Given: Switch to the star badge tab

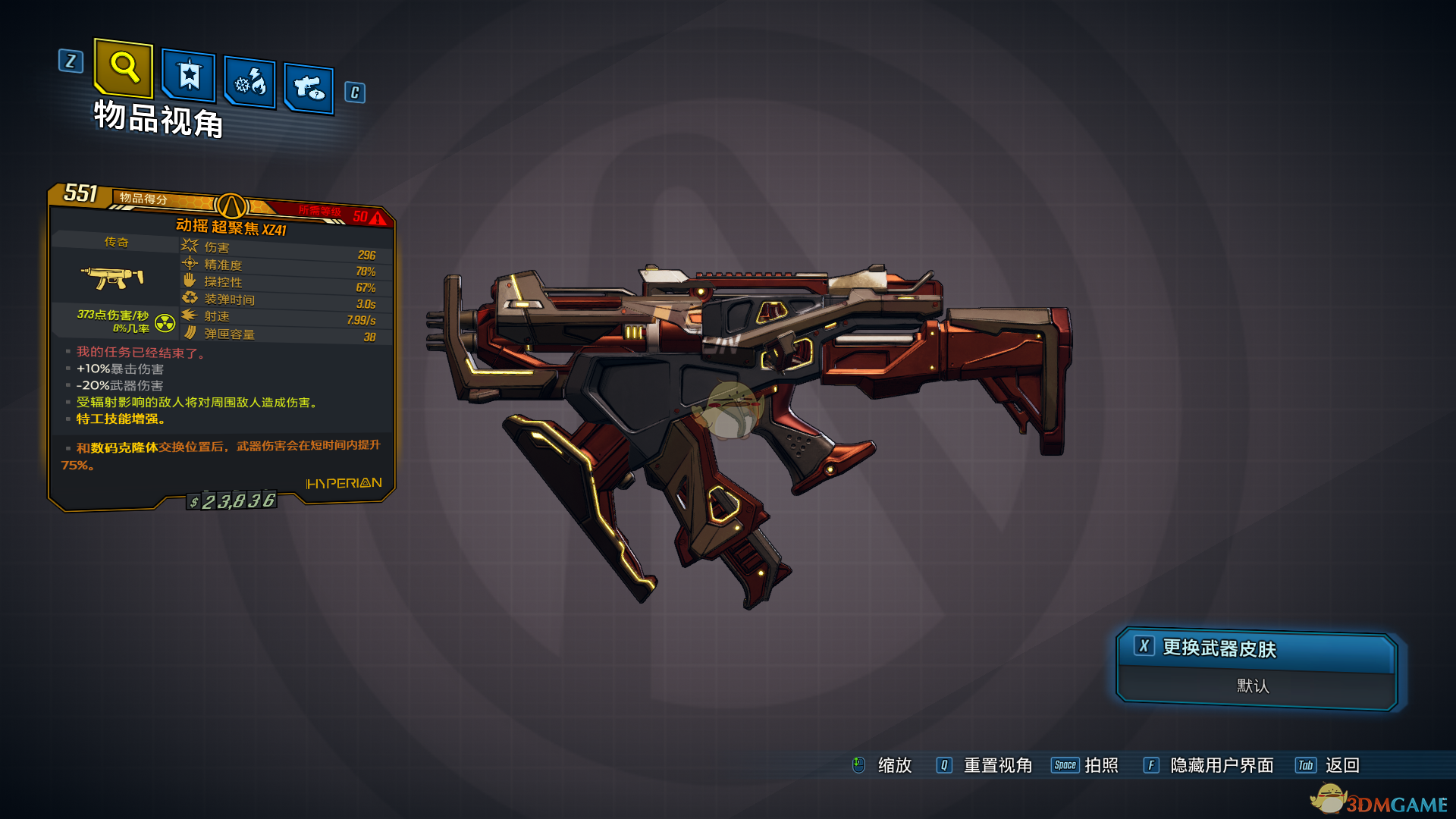Looking at the screenshot, I should click(x=189, y=76).
